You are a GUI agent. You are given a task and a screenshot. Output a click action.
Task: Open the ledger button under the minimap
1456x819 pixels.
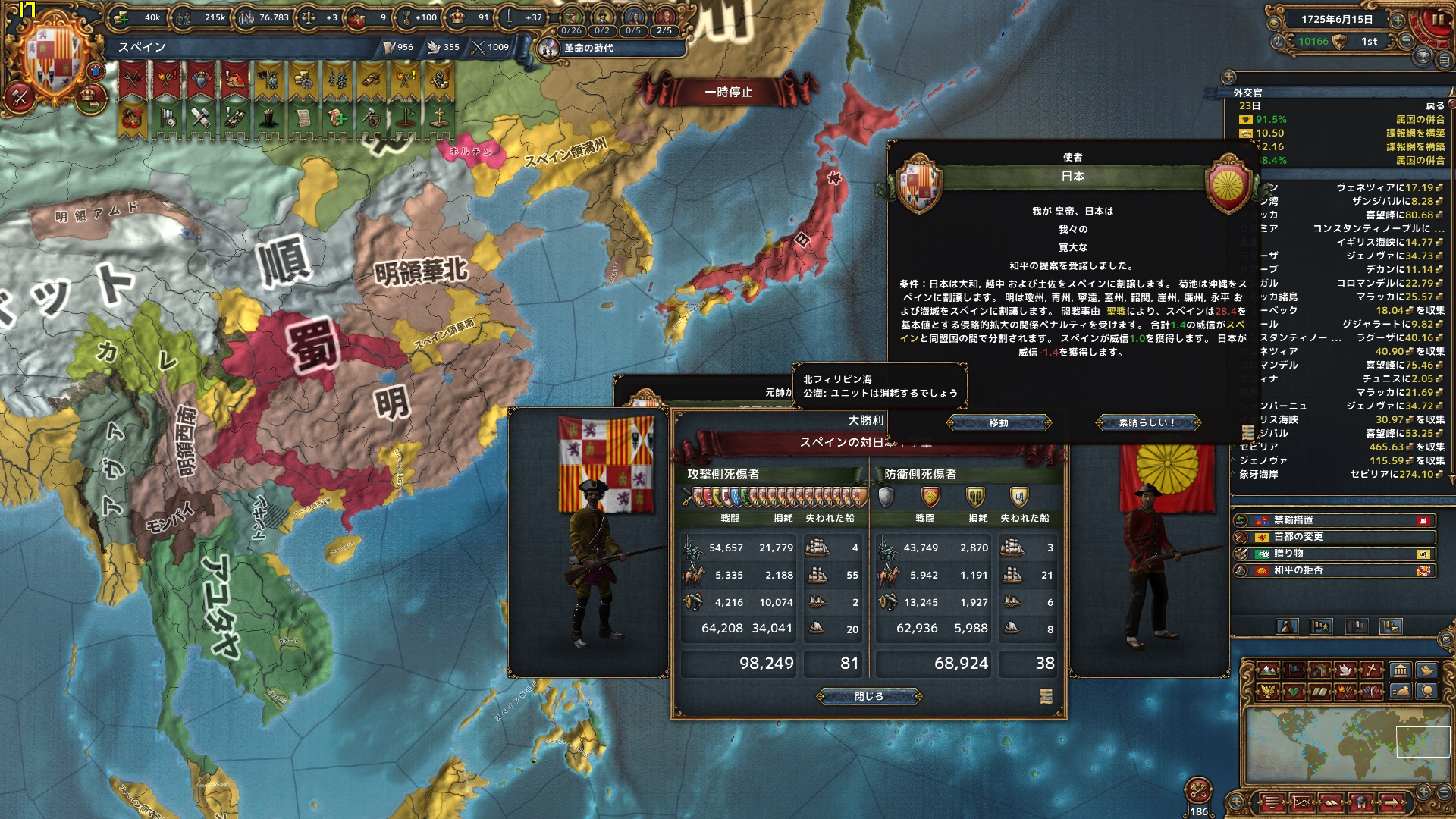(1272, 802)
